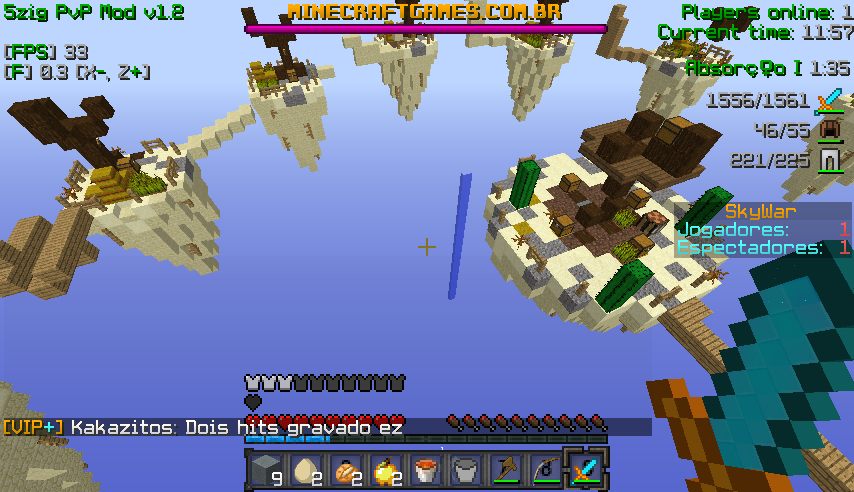Image resolution: width=854 pixels, height=492 pixels.
Task: Select the egg slot in hotbar
Action: click(x=306, y=469)
